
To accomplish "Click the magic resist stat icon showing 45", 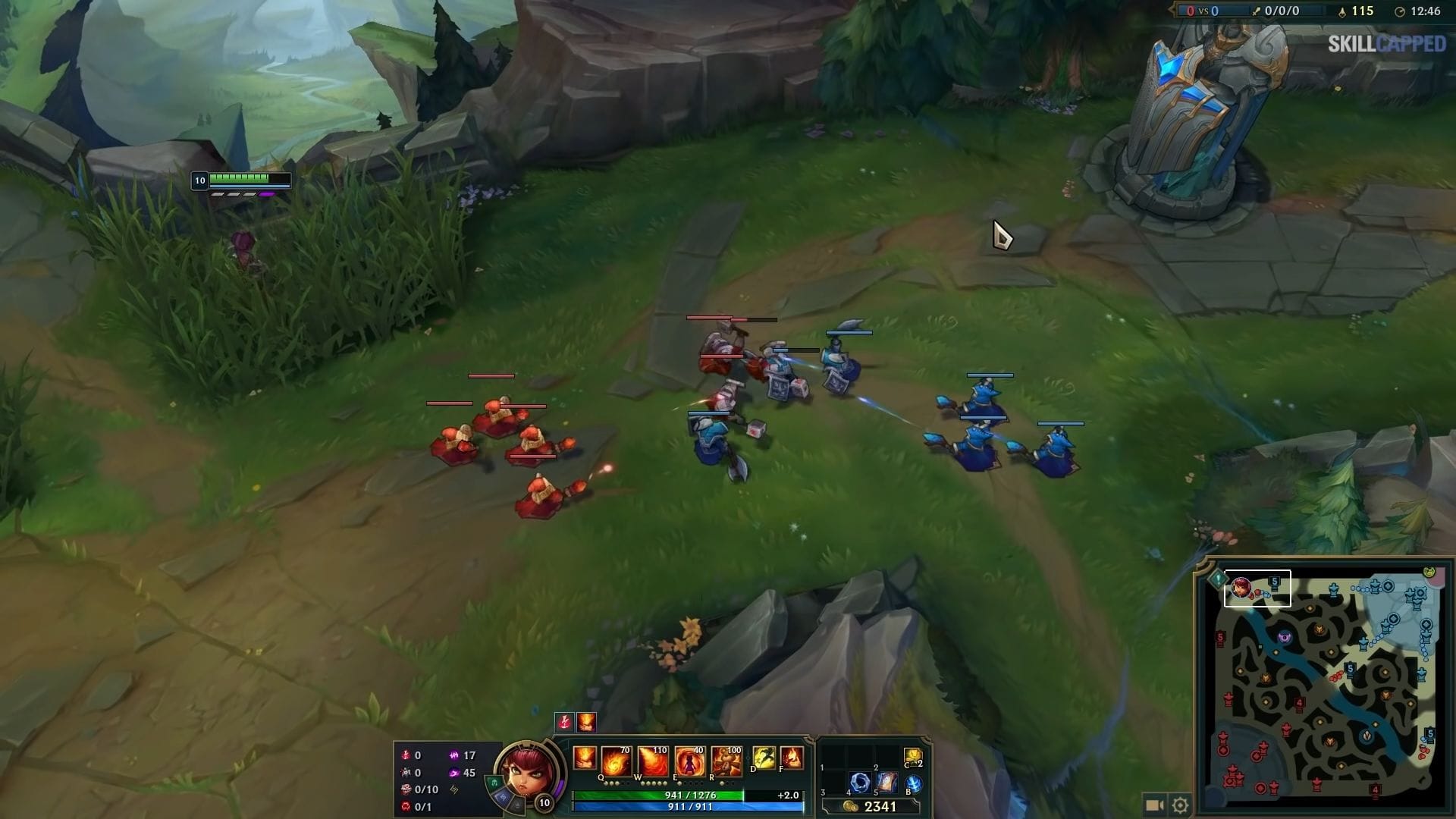I will click(x=455, y=772).
